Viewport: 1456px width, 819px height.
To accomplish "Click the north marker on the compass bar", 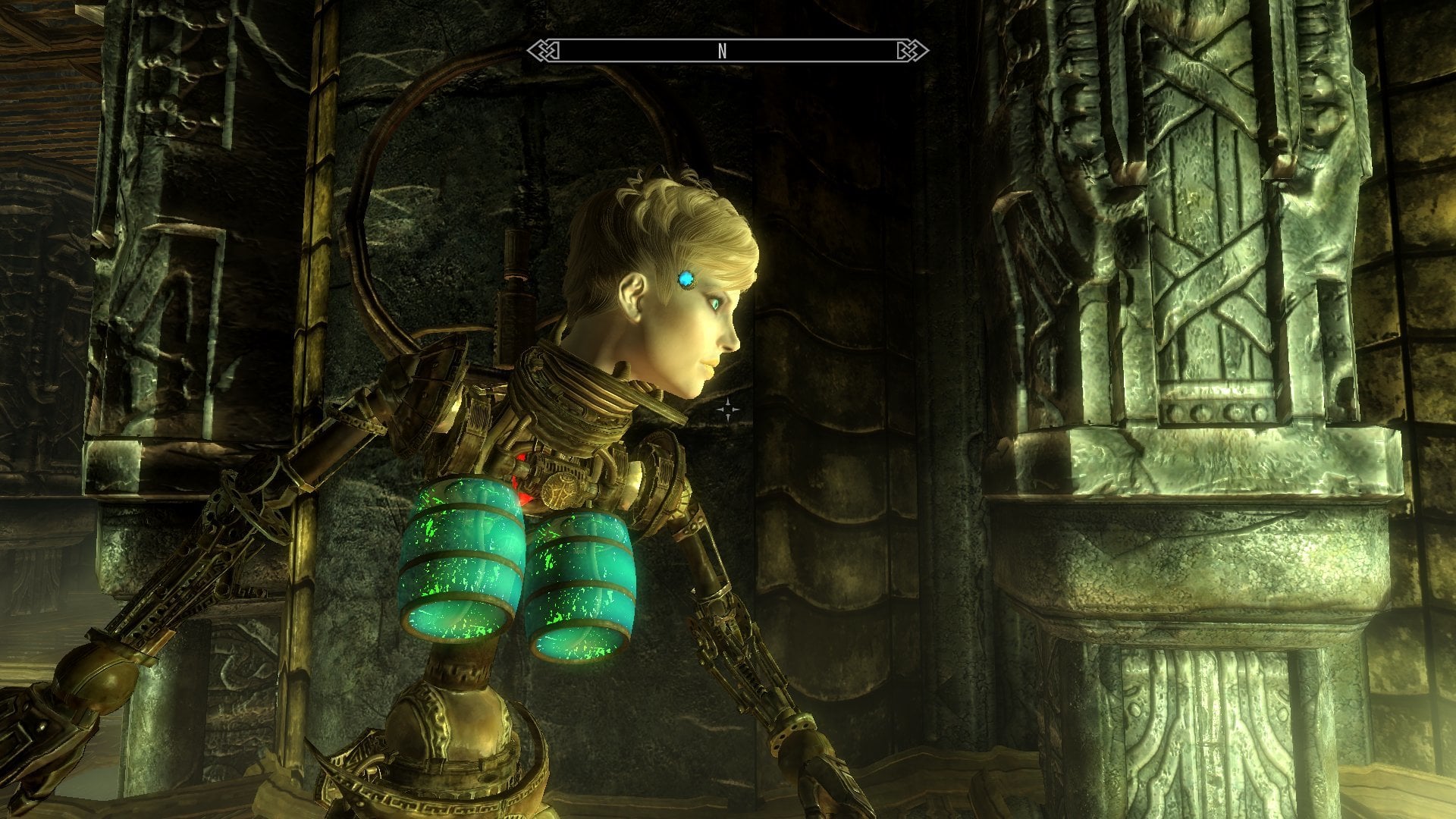I will [x=722, y=51].
